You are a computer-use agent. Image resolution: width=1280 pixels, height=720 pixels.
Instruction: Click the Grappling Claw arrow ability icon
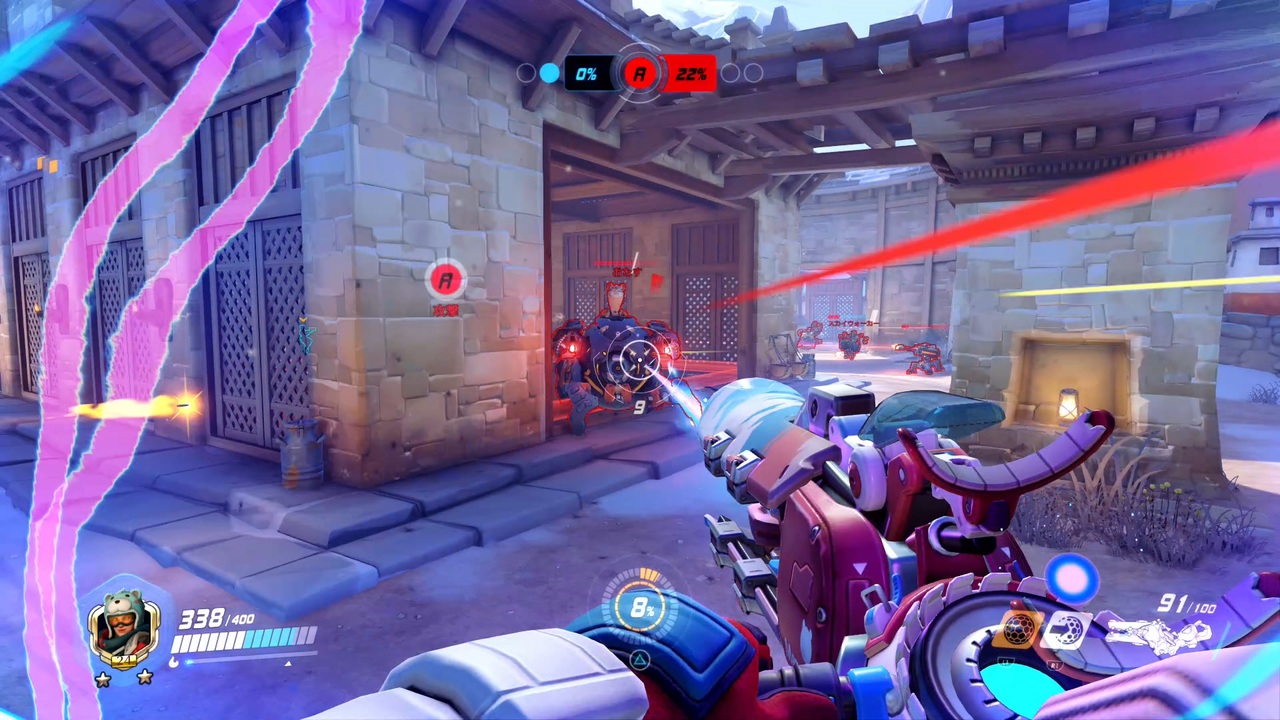click(1067, 629)
